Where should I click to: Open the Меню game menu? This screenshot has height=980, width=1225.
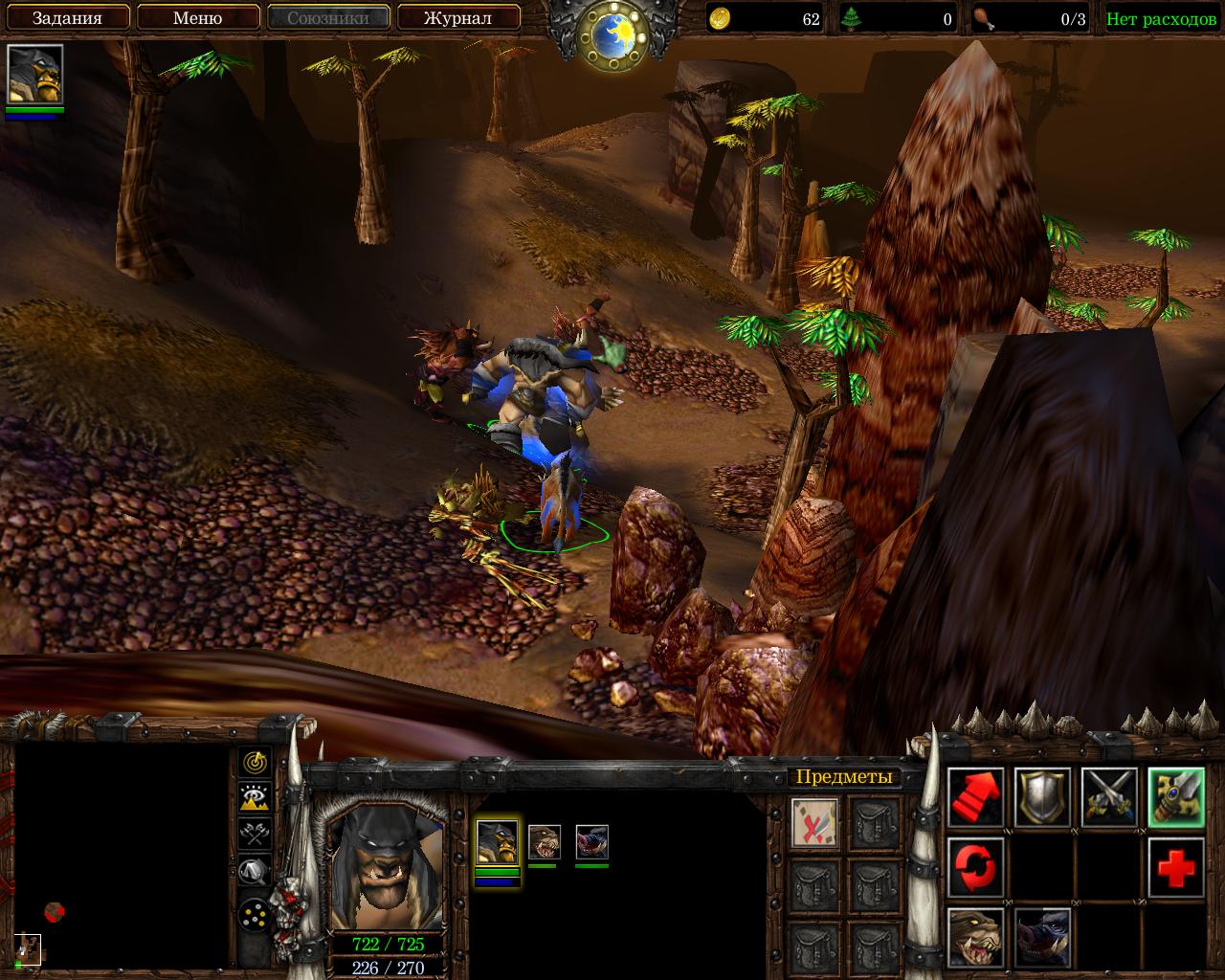coord(198,17)
